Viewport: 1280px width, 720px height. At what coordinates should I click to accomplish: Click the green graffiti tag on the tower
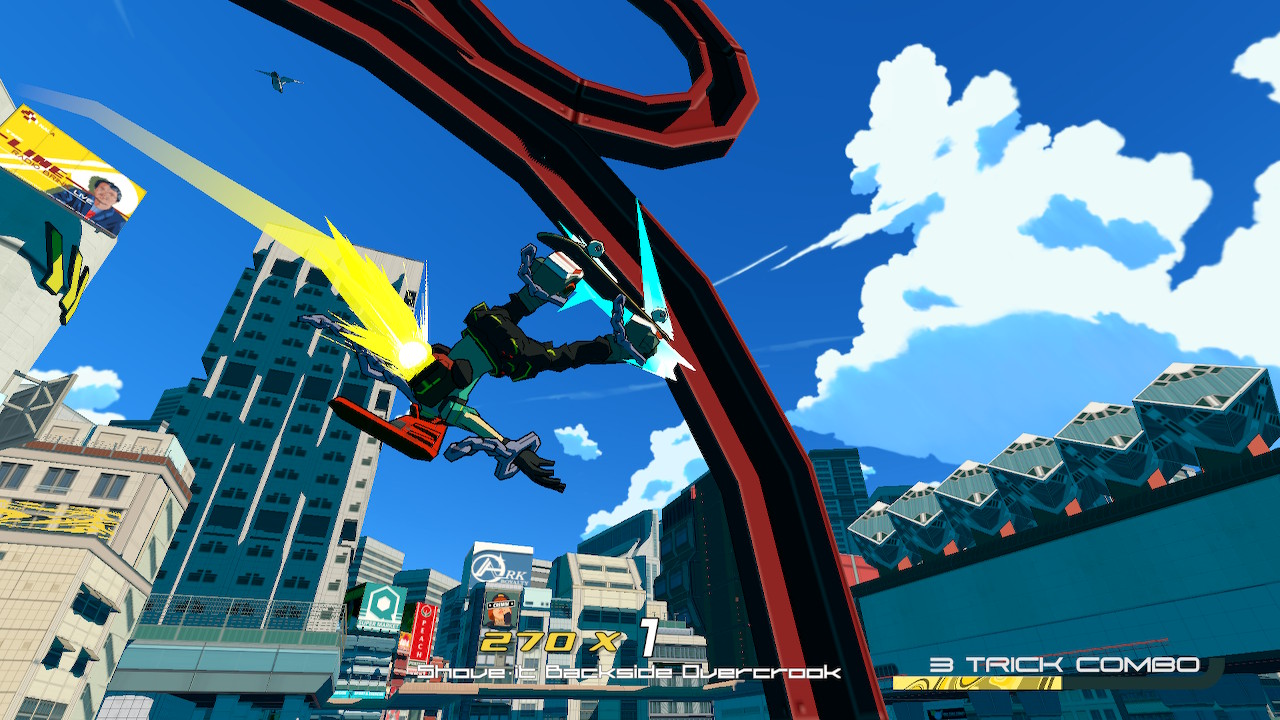[x=60, y=262]
